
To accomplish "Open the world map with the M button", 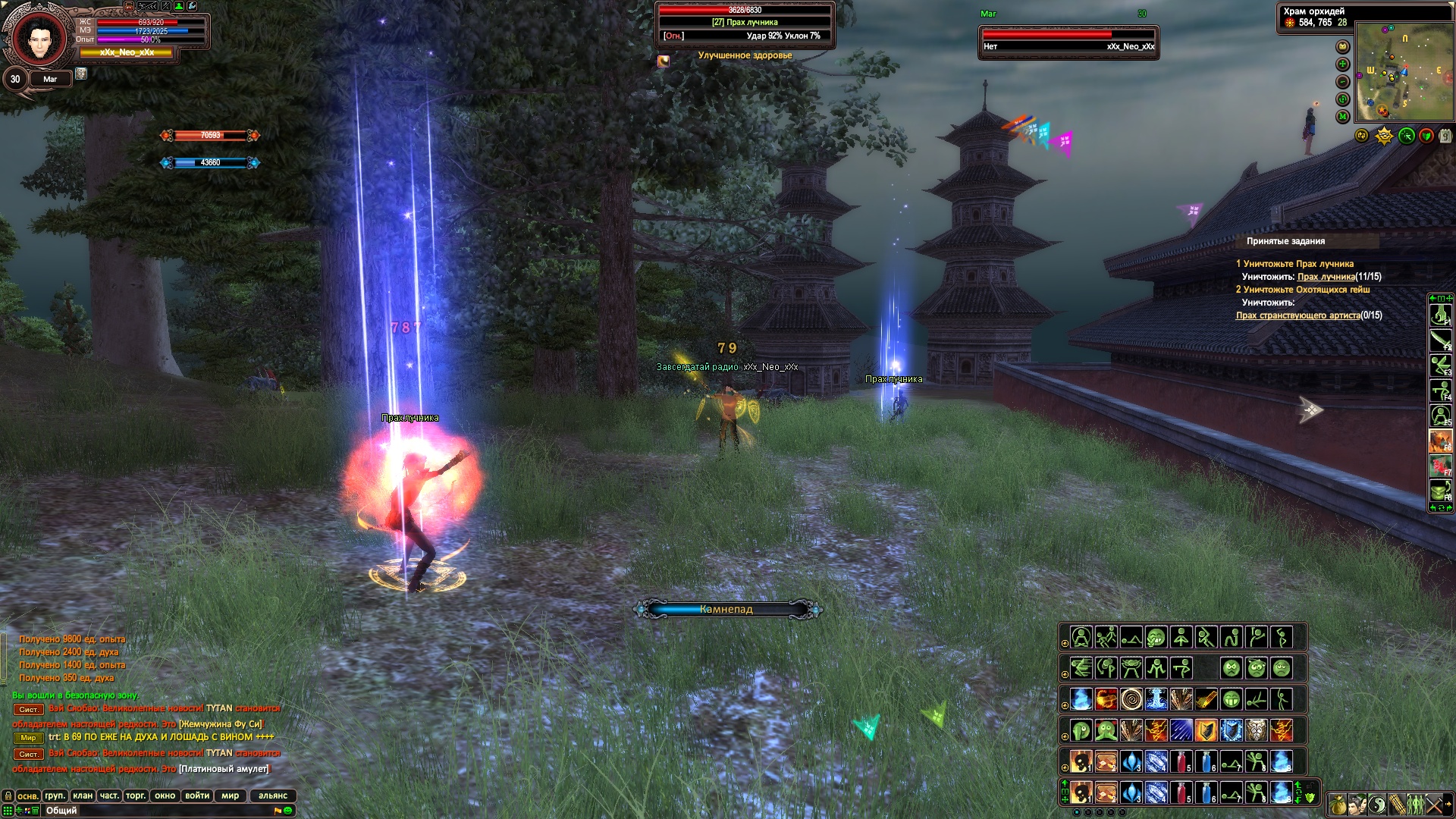I will 1343,117.
